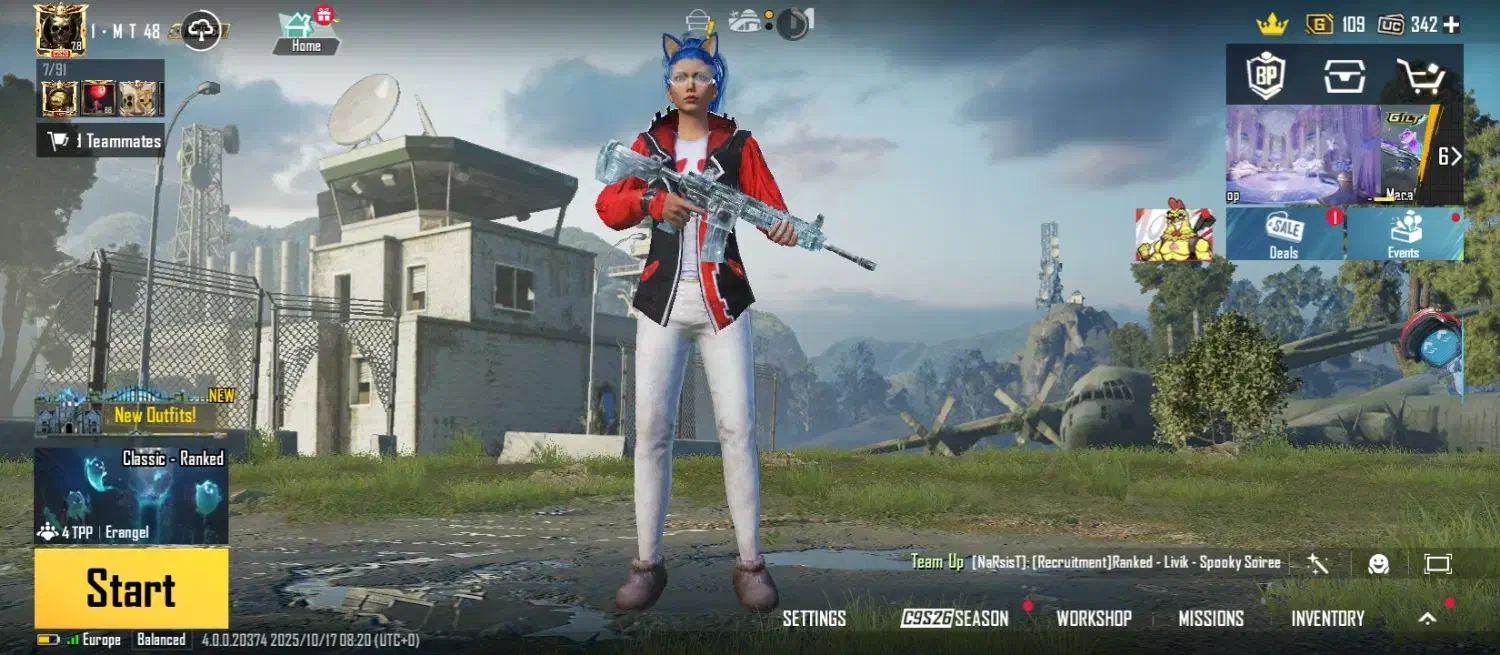Image resolution: width=1500 pixels, height=655 pixels.
Task: Open the emote smiley face icon
Action: 1379,564
